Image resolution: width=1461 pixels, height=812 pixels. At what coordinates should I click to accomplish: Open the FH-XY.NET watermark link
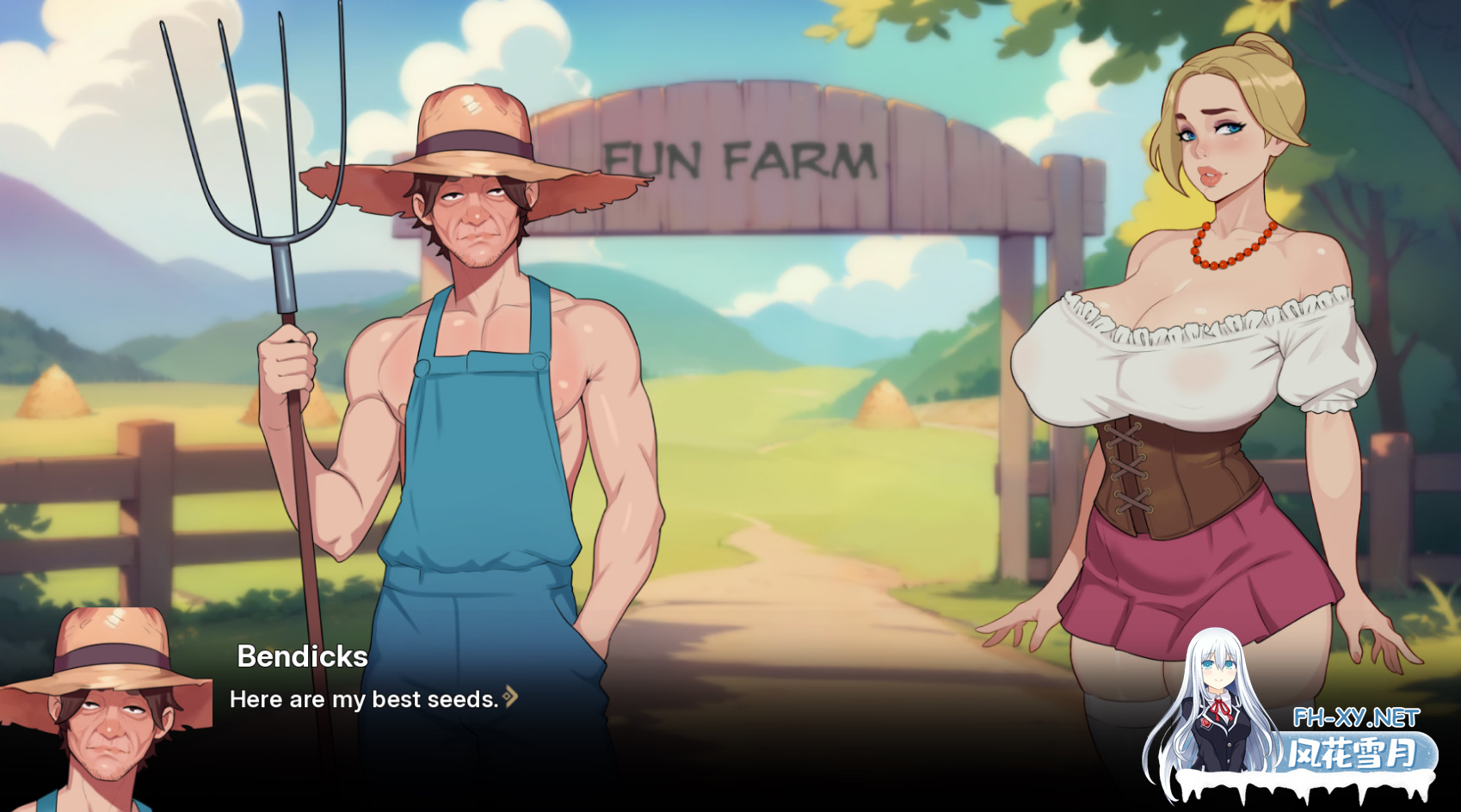click(x=1355, y=717)
